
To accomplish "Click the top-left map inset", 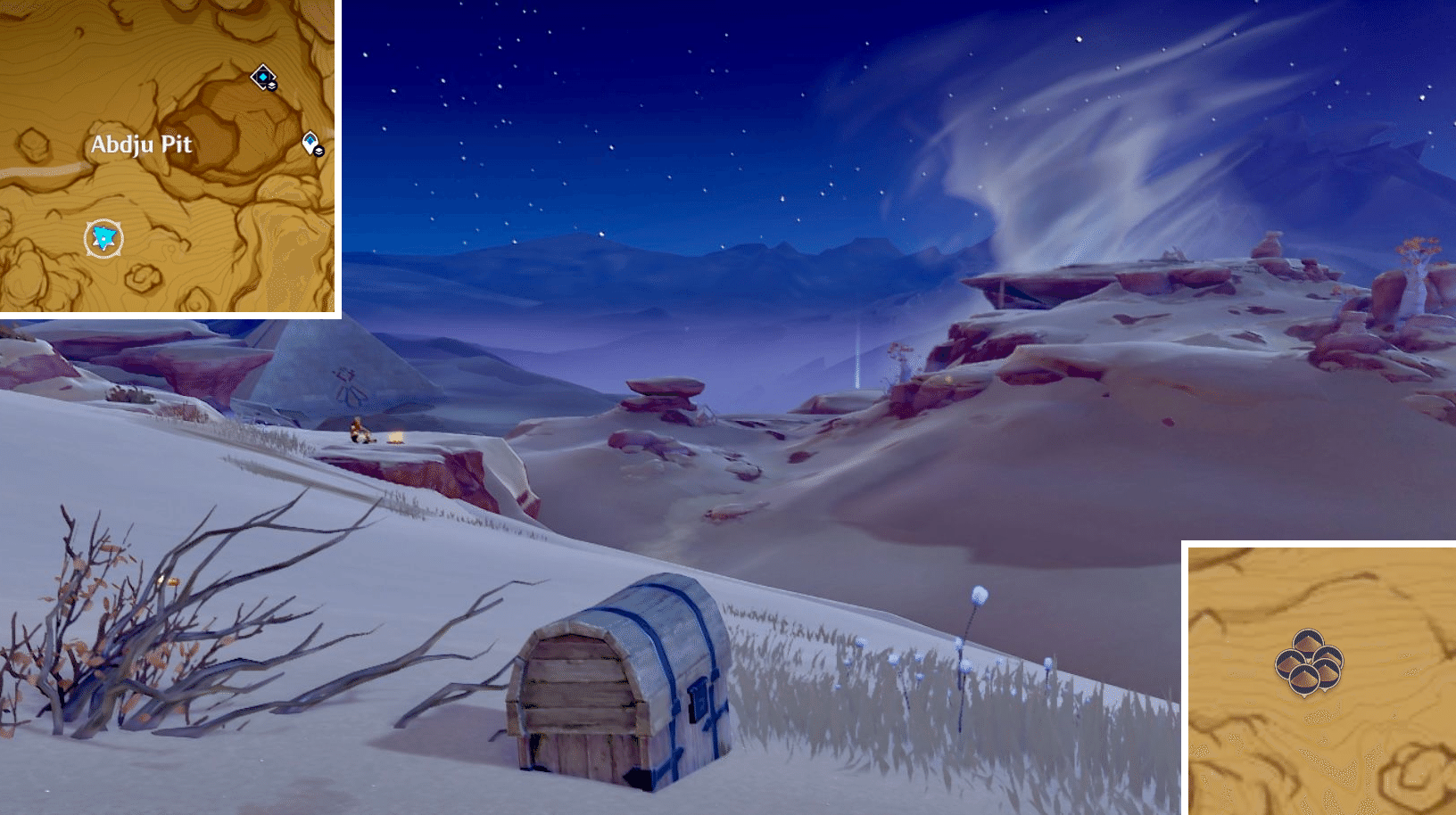I will click(170, 156).
